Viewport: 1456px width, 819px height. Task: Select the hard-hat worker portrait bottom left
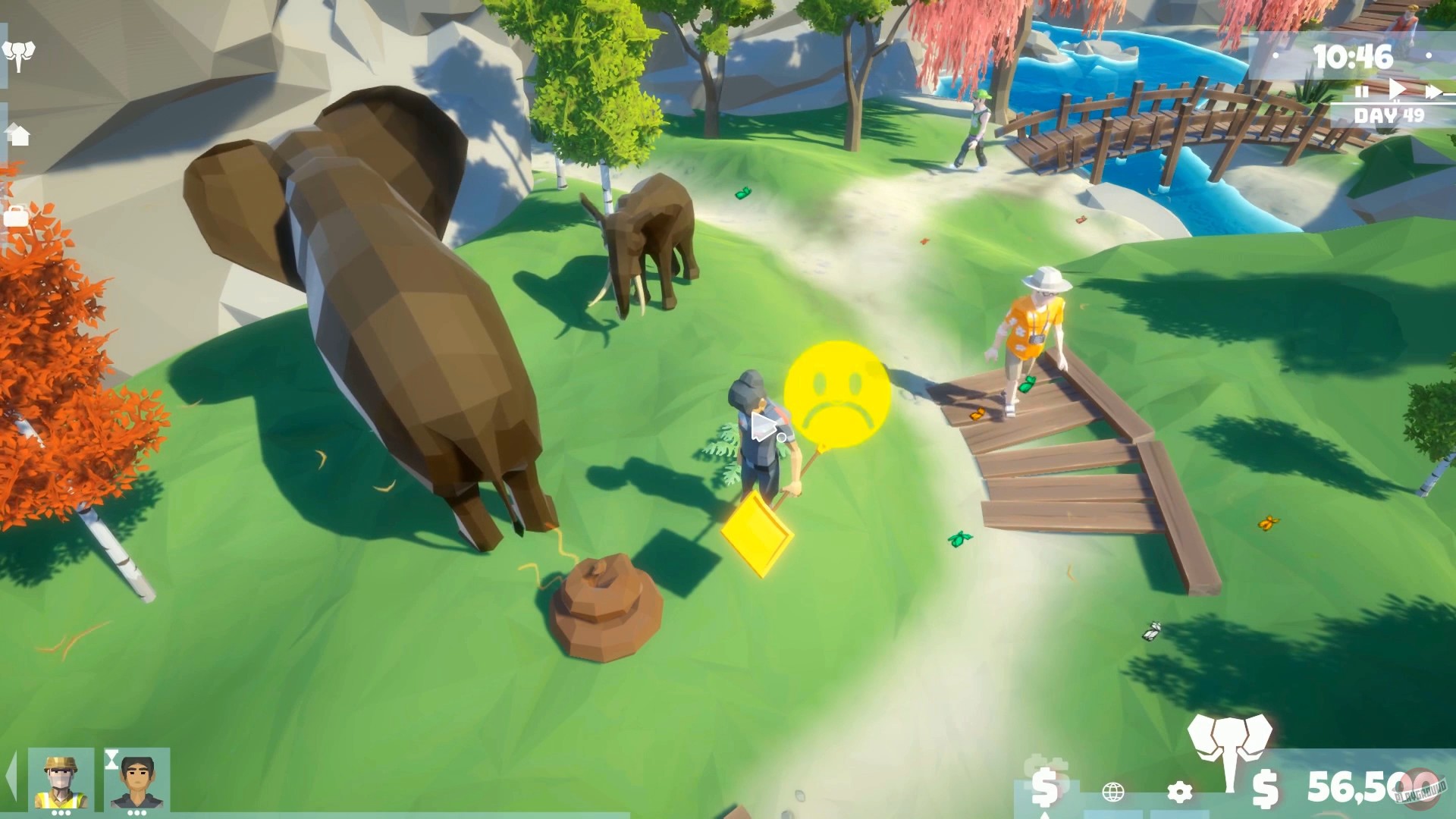point(61,777)
